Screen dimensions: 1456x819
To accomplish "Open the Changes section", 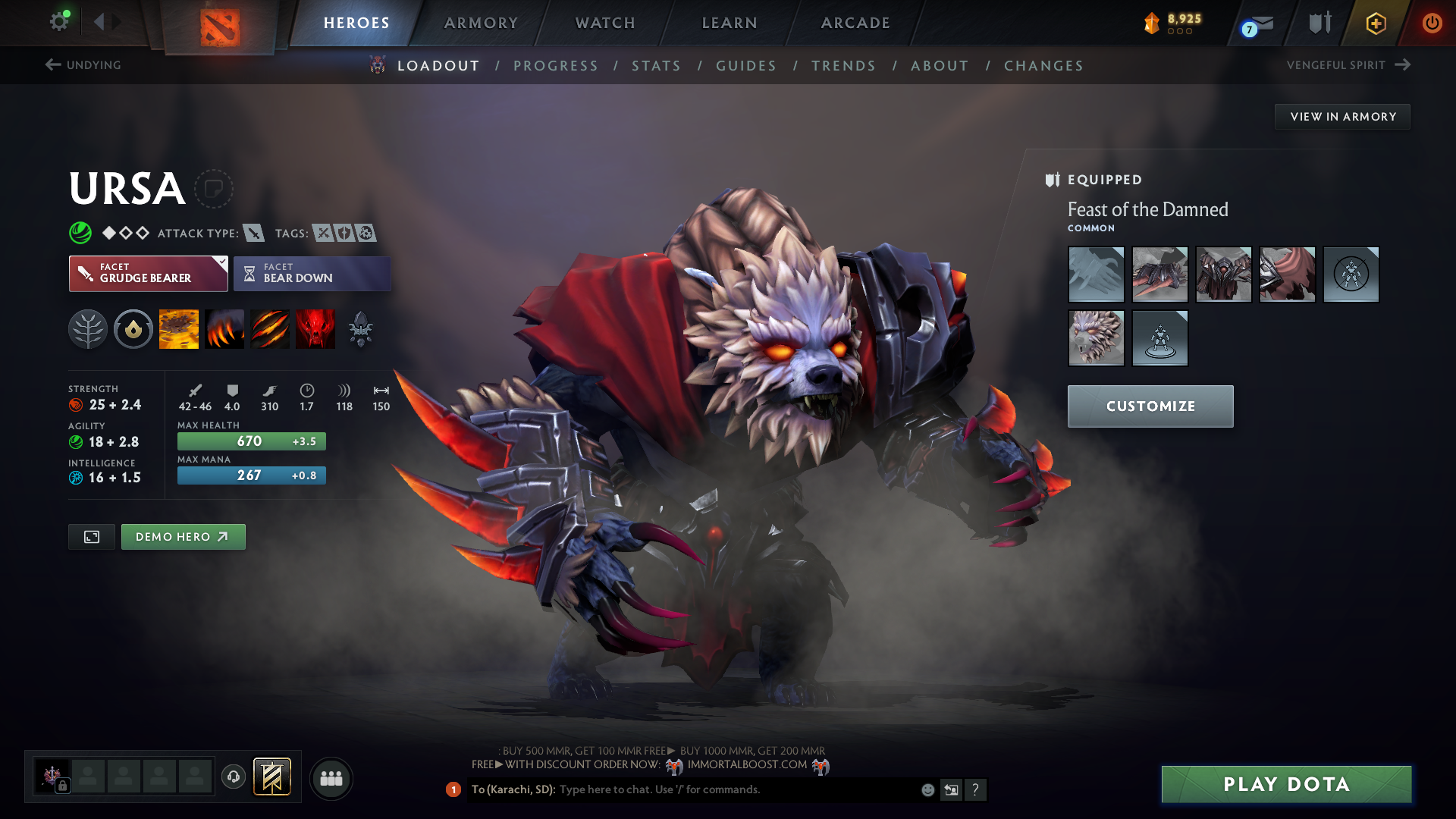I will [x=1043, y=66].
